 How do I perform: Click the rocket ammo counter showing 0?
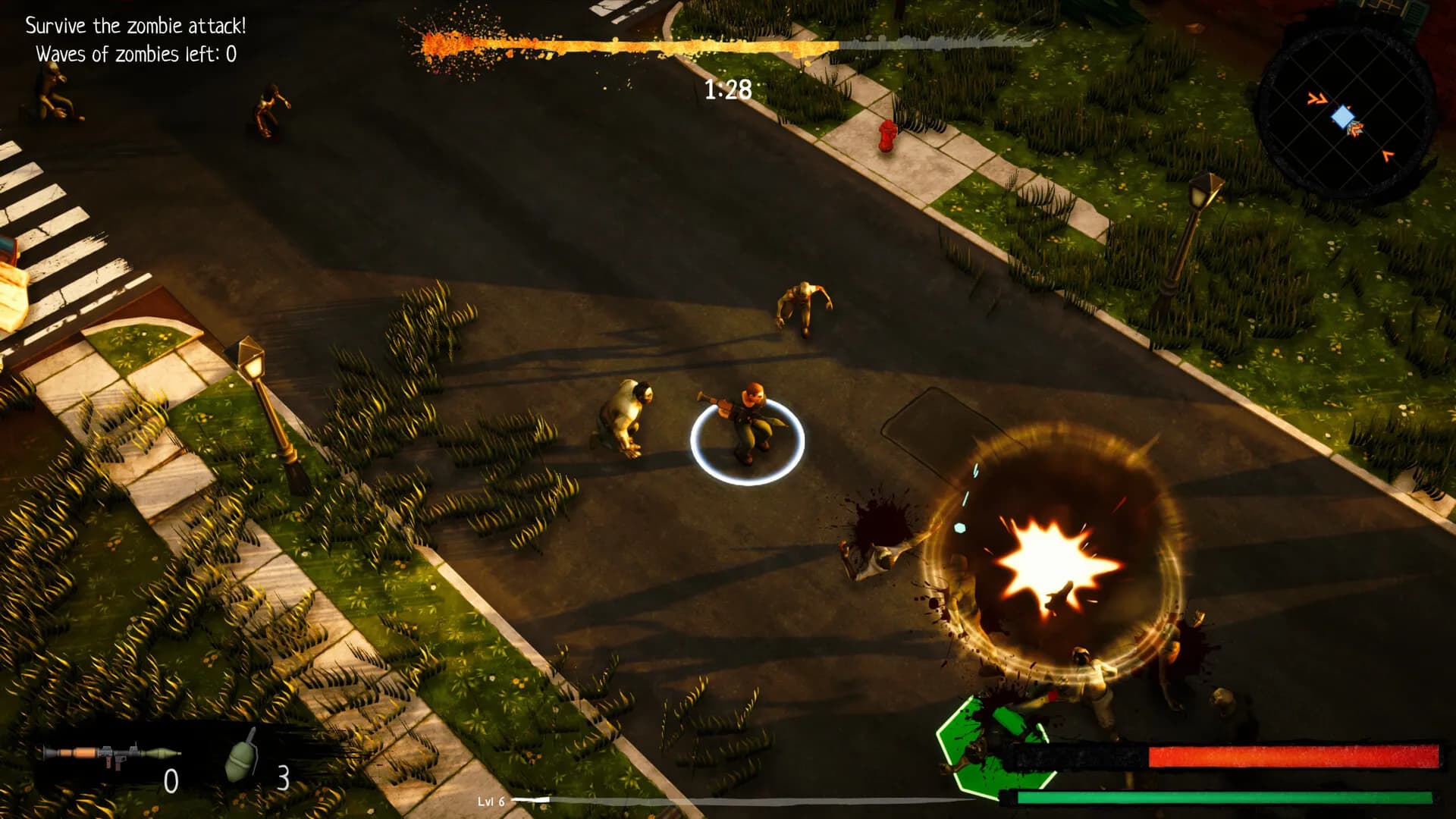pyautogui.click(x=173, y=779)
